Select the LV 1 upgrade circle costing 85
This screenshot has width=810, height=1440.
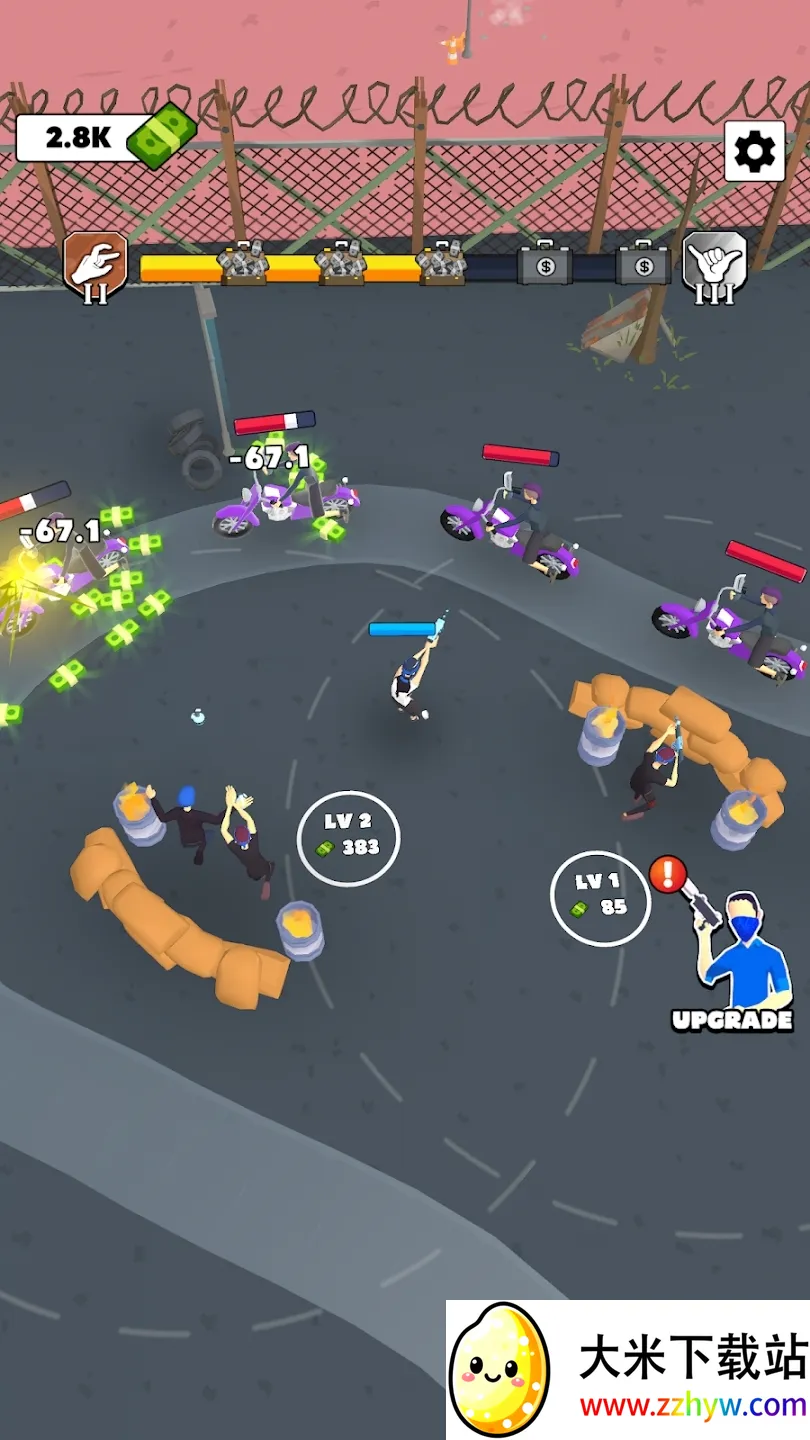pyautogui.click(x=600, y=897)
